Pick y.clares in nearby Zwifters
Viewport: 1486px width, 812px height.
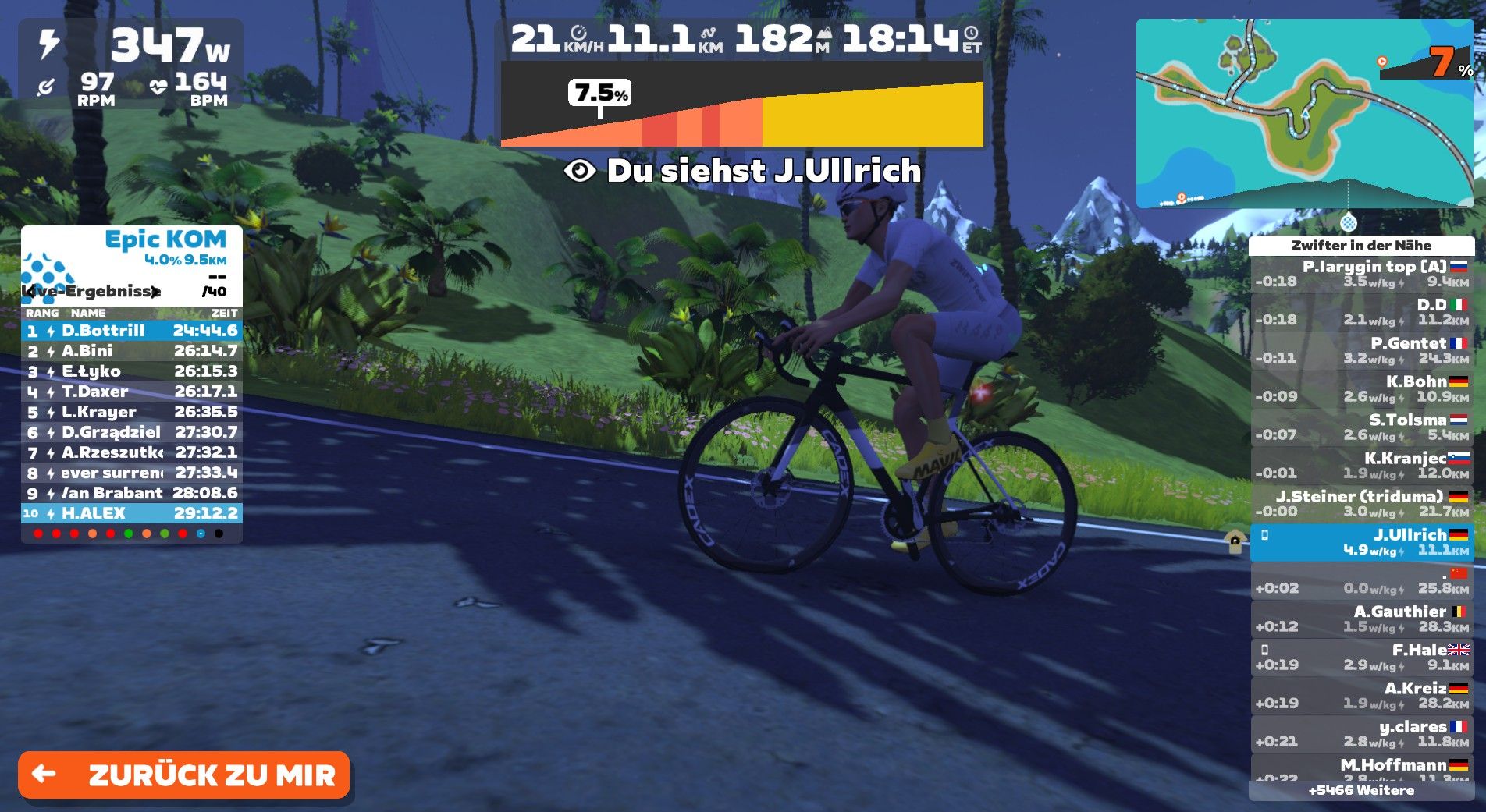[1361, 733]
